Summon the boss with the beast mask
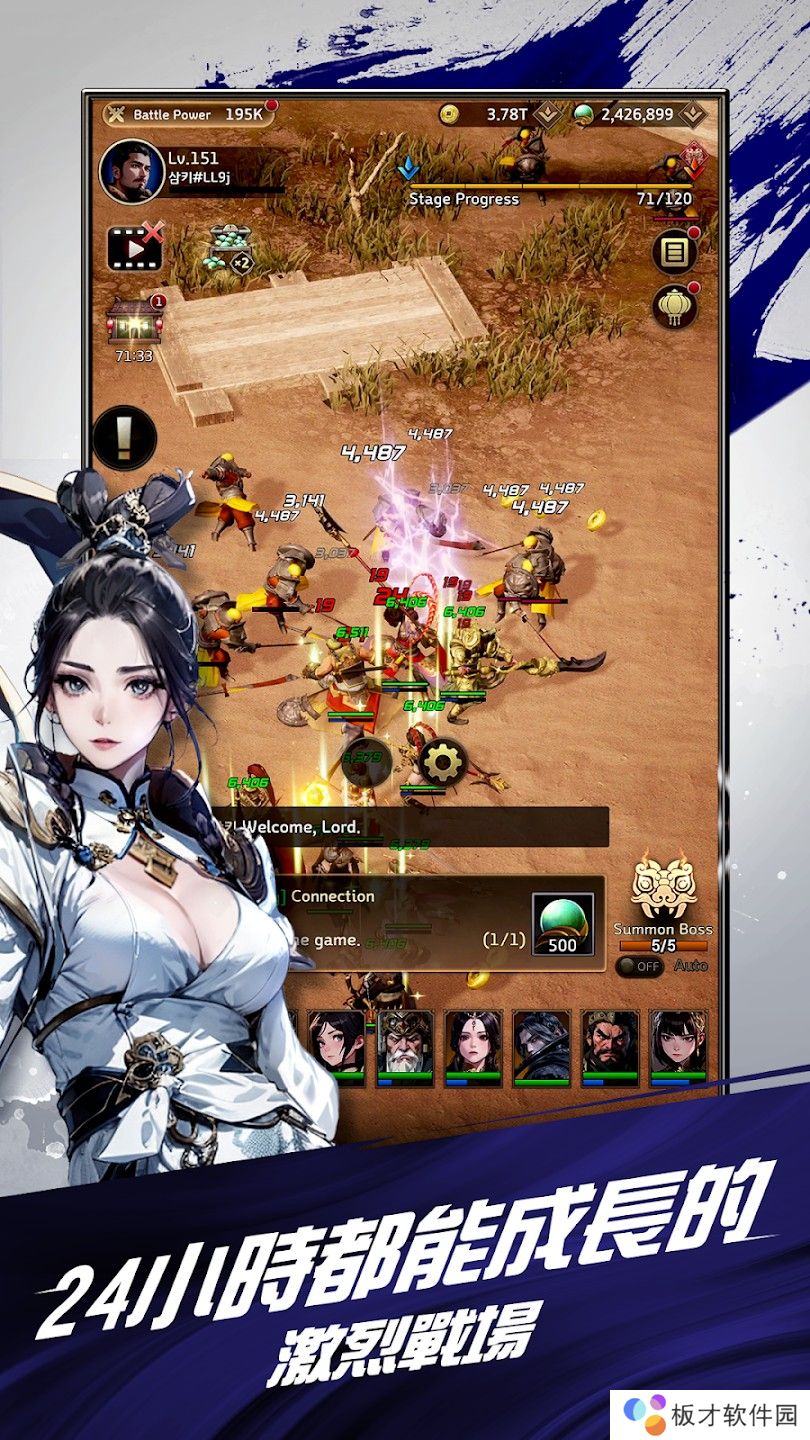This screenshot has height=1440, width=810. (x=663, y=891)
